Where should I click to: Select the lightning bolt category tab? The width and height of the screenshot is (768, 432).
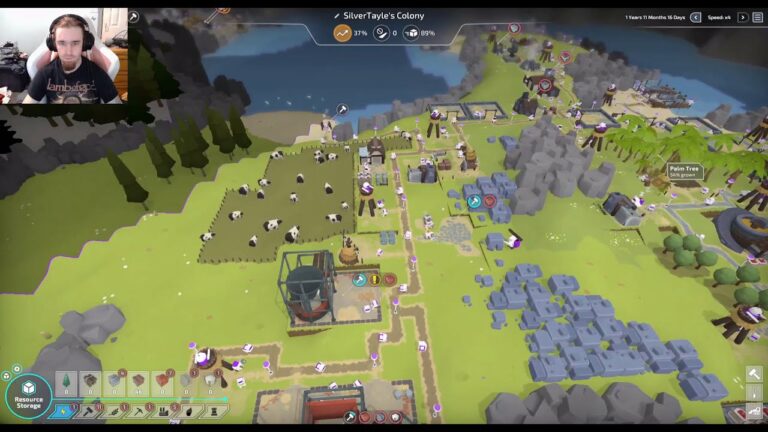click(64, 412)
